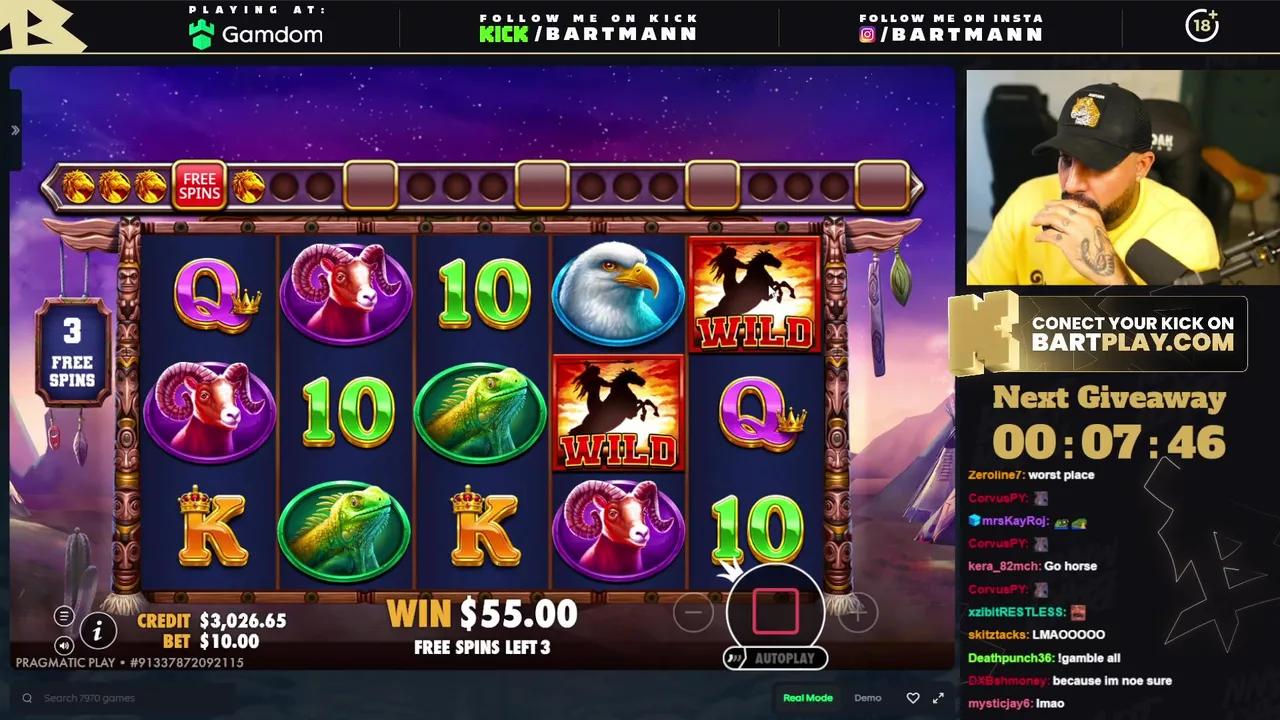
Task: Click the Search 7970 games input field
Action: tap(90, 697)
